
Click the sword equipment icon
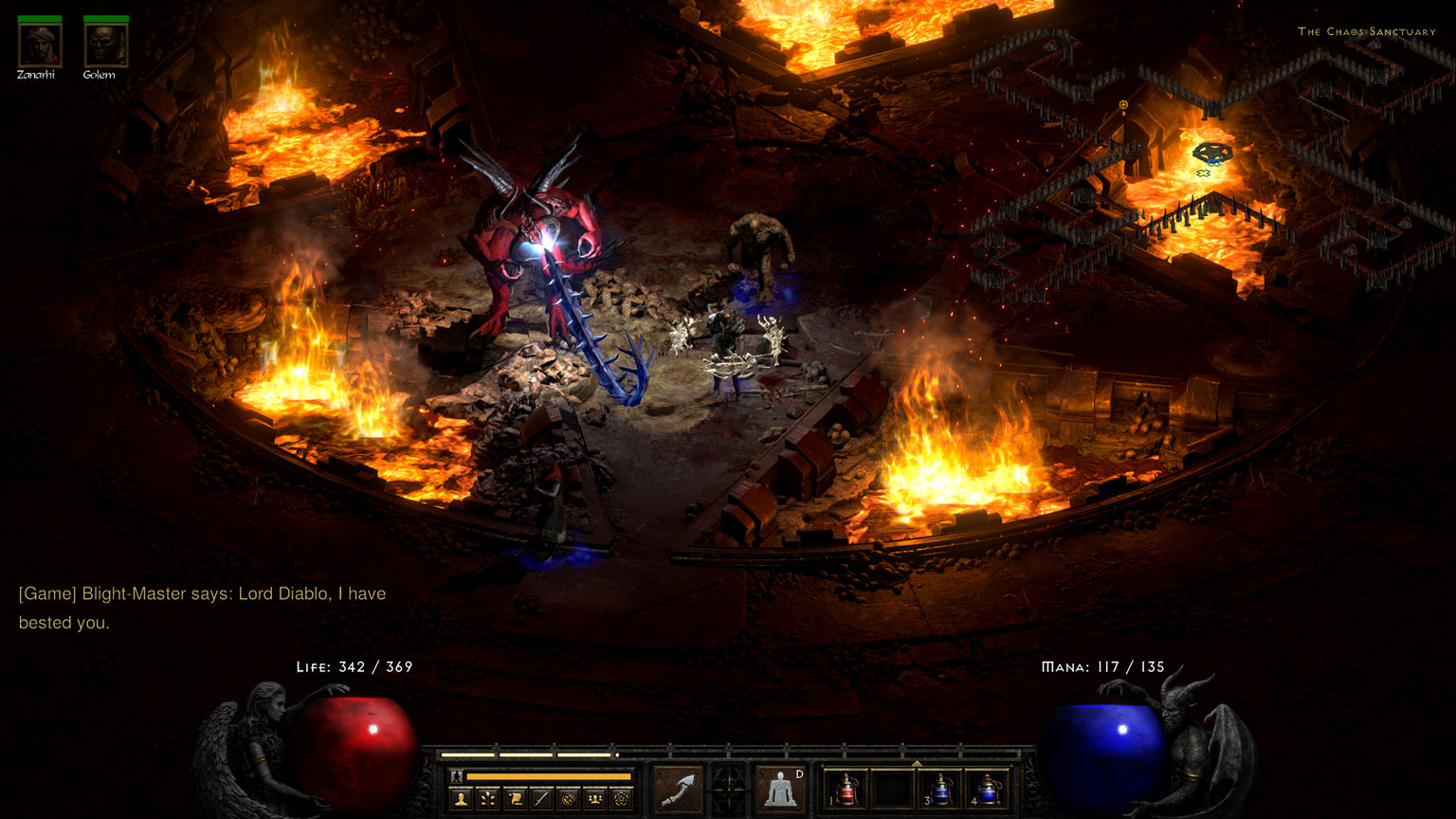point(541,797)
